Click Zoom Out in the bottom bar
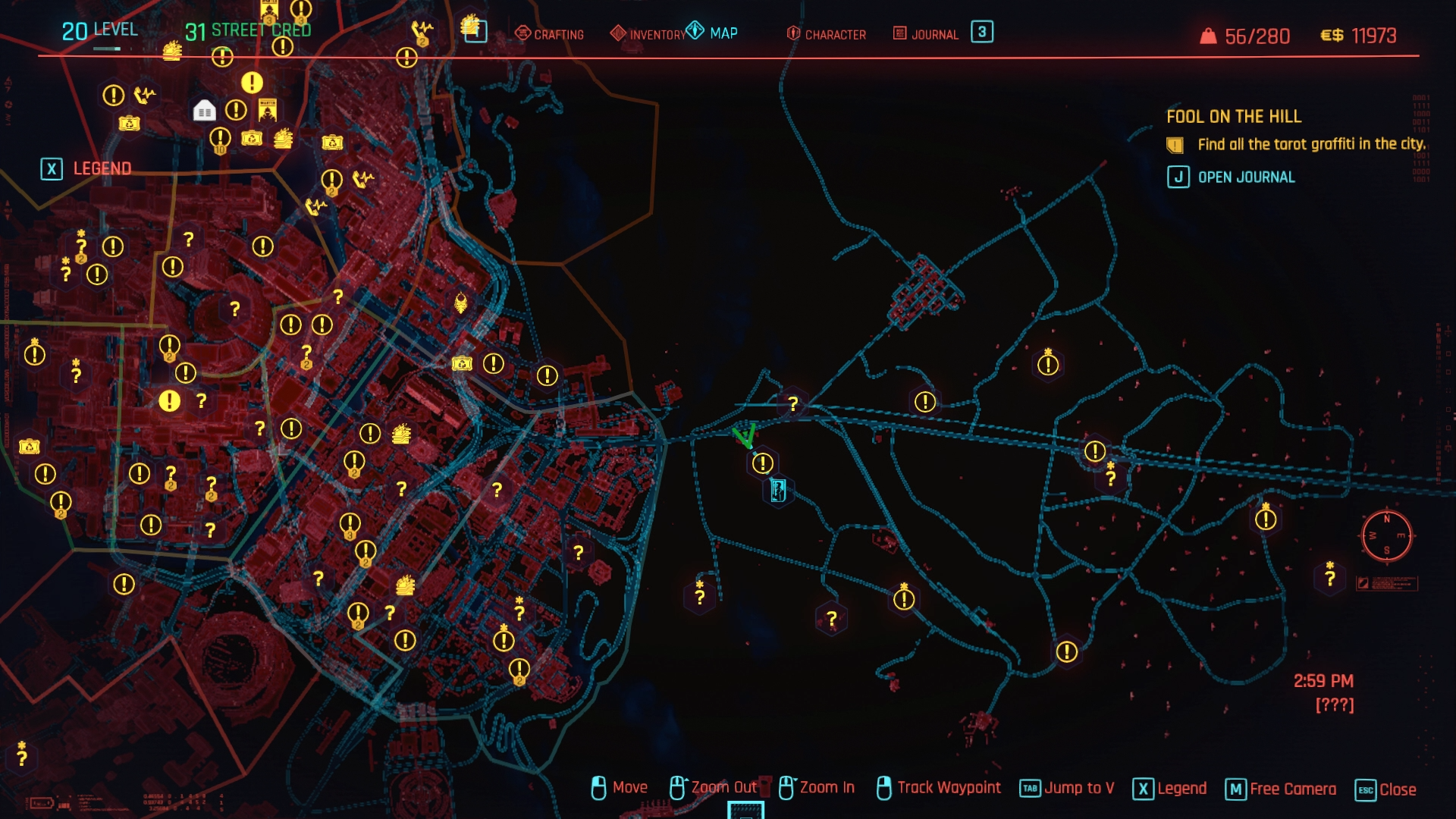1456x819 pixels. 714,788
